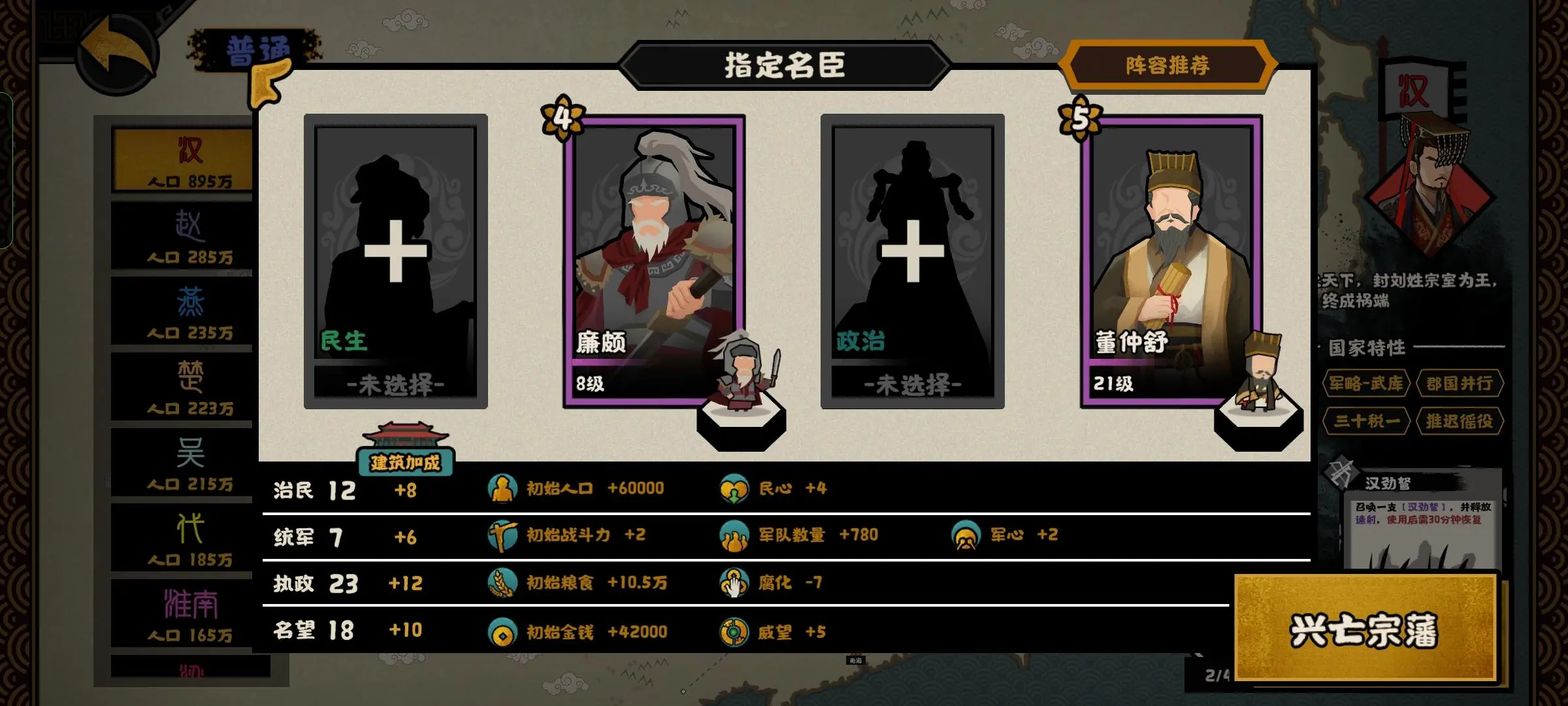Click the 腐化 corruption hand icon
Image resolution: width=1568 pixels, height=706 pixels.
[736, 583]
